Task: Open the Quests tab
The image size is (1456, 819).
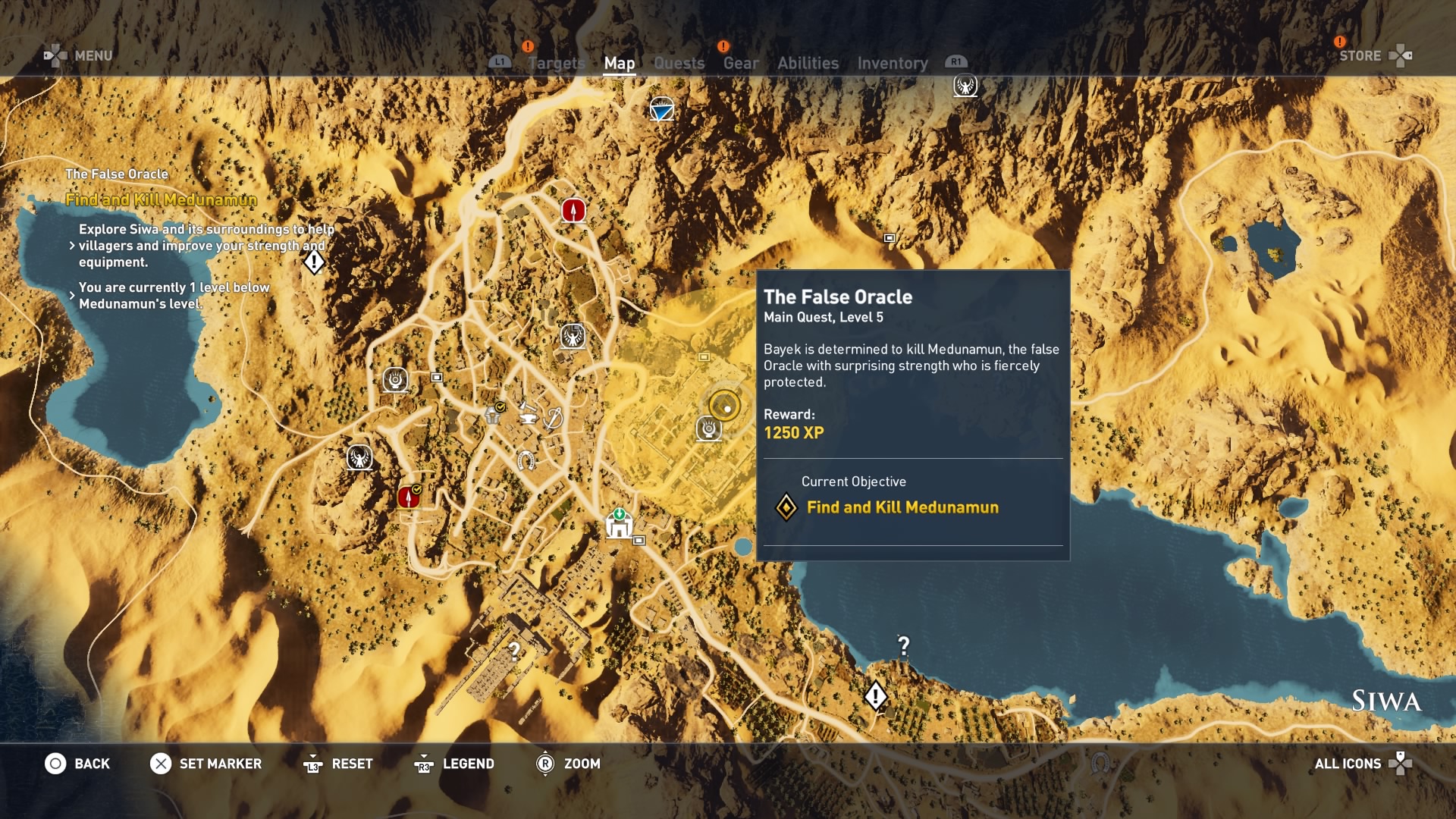Action: tap(679, 64)
